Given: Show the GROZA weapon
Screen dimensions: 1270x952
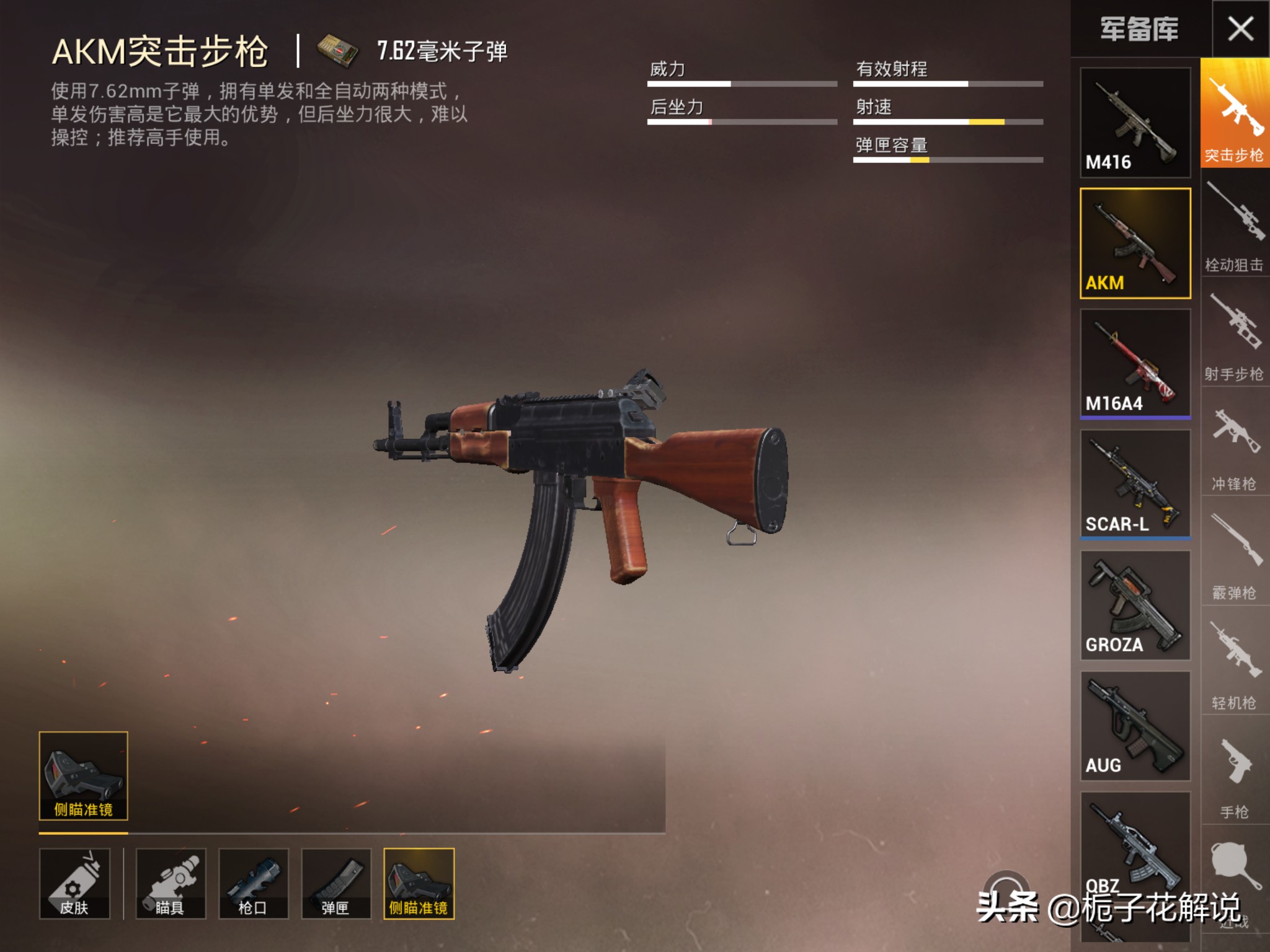Looking at the screenshot, I should [x=1135, y=605].
